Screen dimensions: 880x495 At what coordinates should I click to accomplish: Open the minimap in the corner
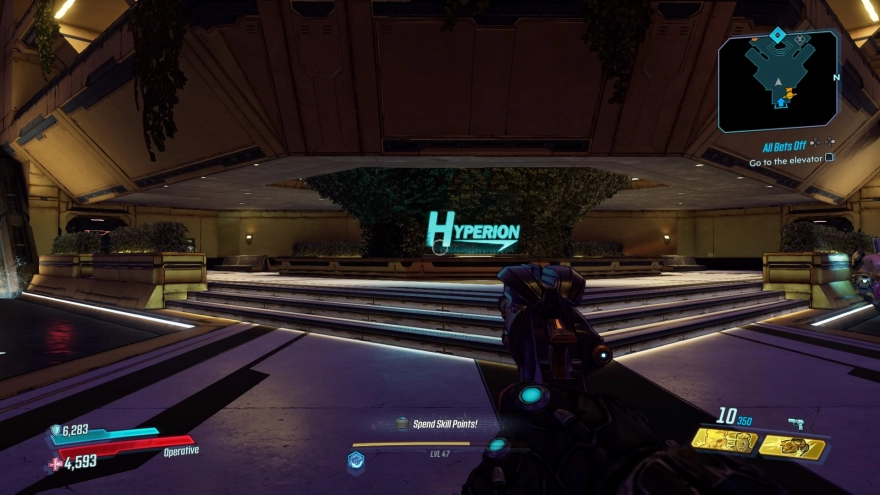pos(778,80)
